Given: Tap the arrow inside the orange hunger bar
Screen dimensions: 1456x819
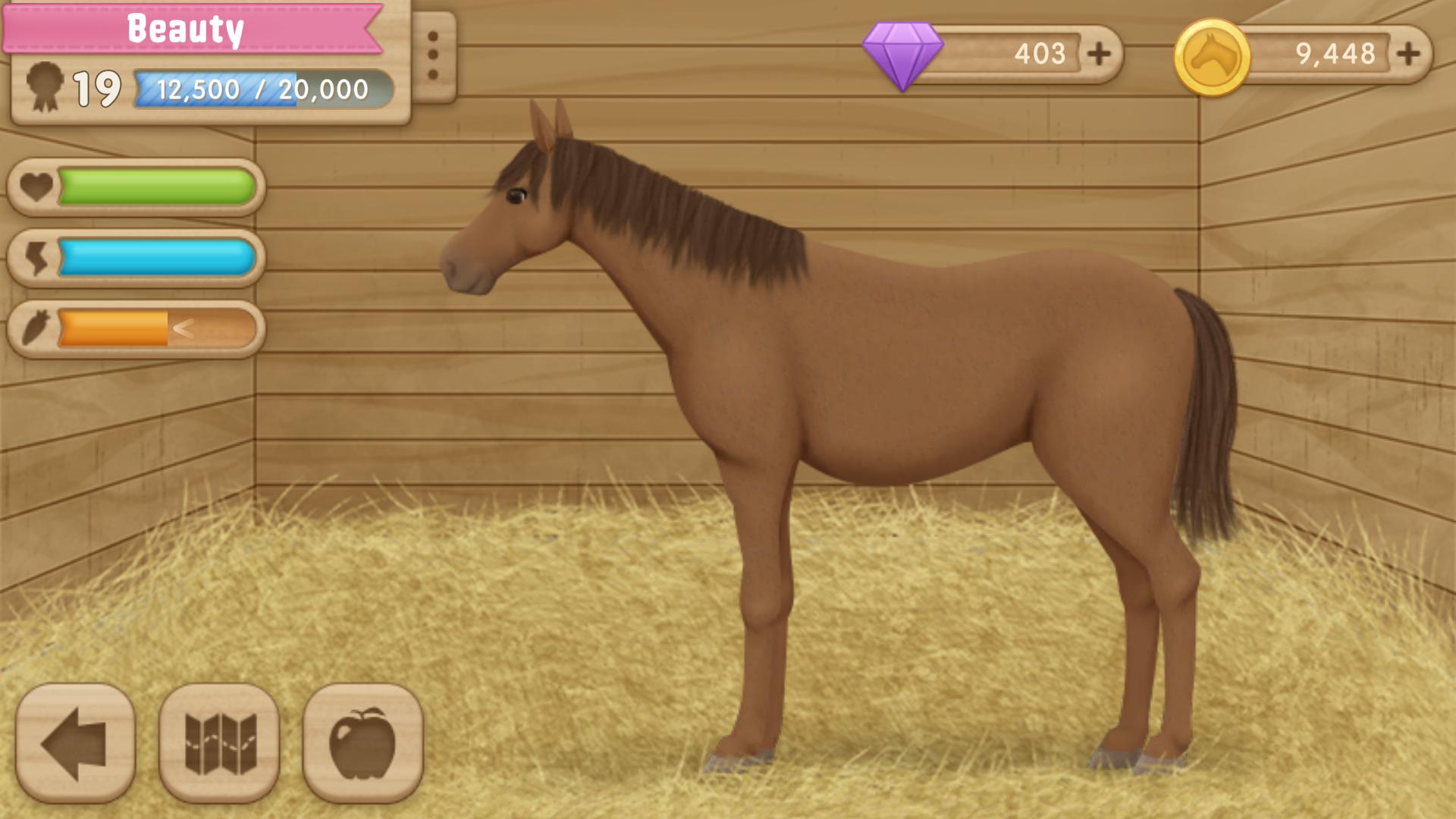Looking at the screenshot, I should point(184,329).
